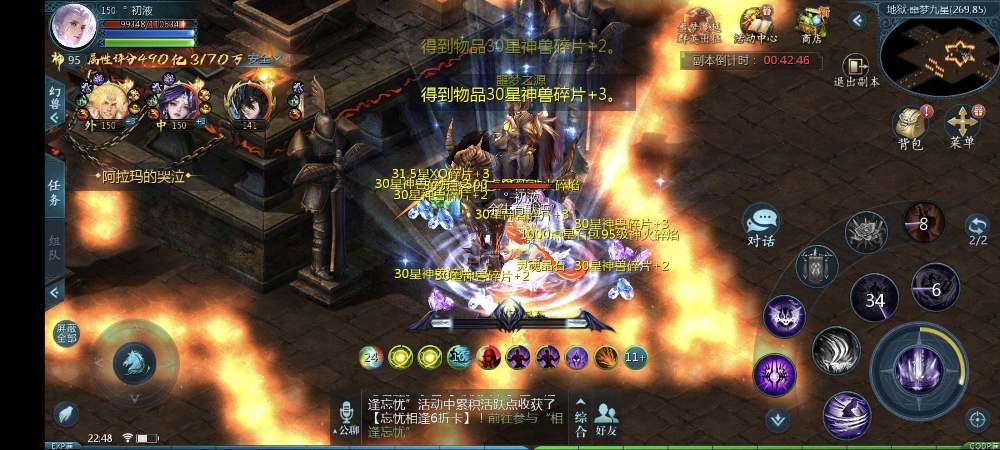Activate the skill showing cooldown 8
1000x450 pixels.
(x=923, y=223)
